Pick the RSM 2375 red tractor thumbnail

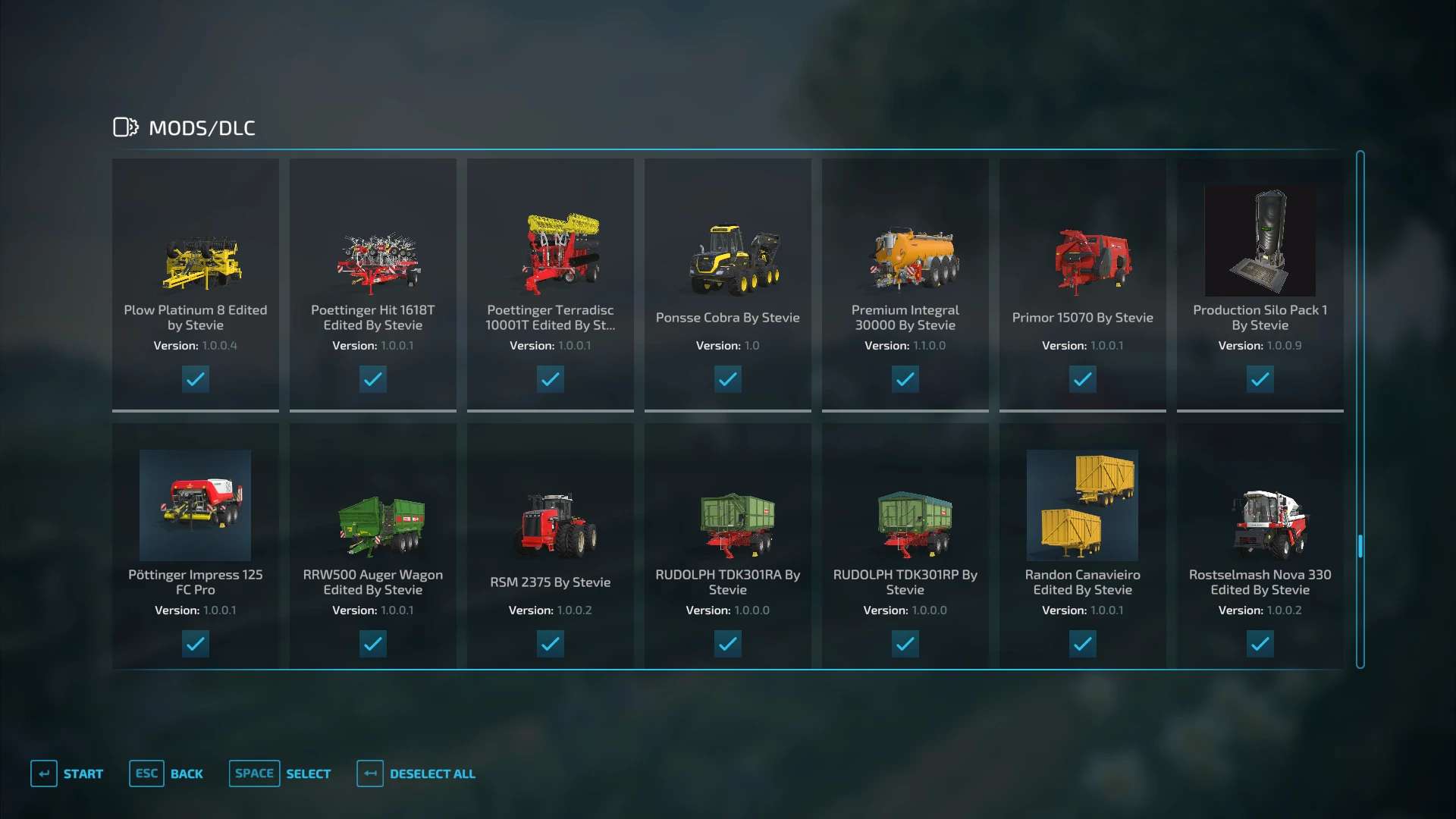[557, 524]
